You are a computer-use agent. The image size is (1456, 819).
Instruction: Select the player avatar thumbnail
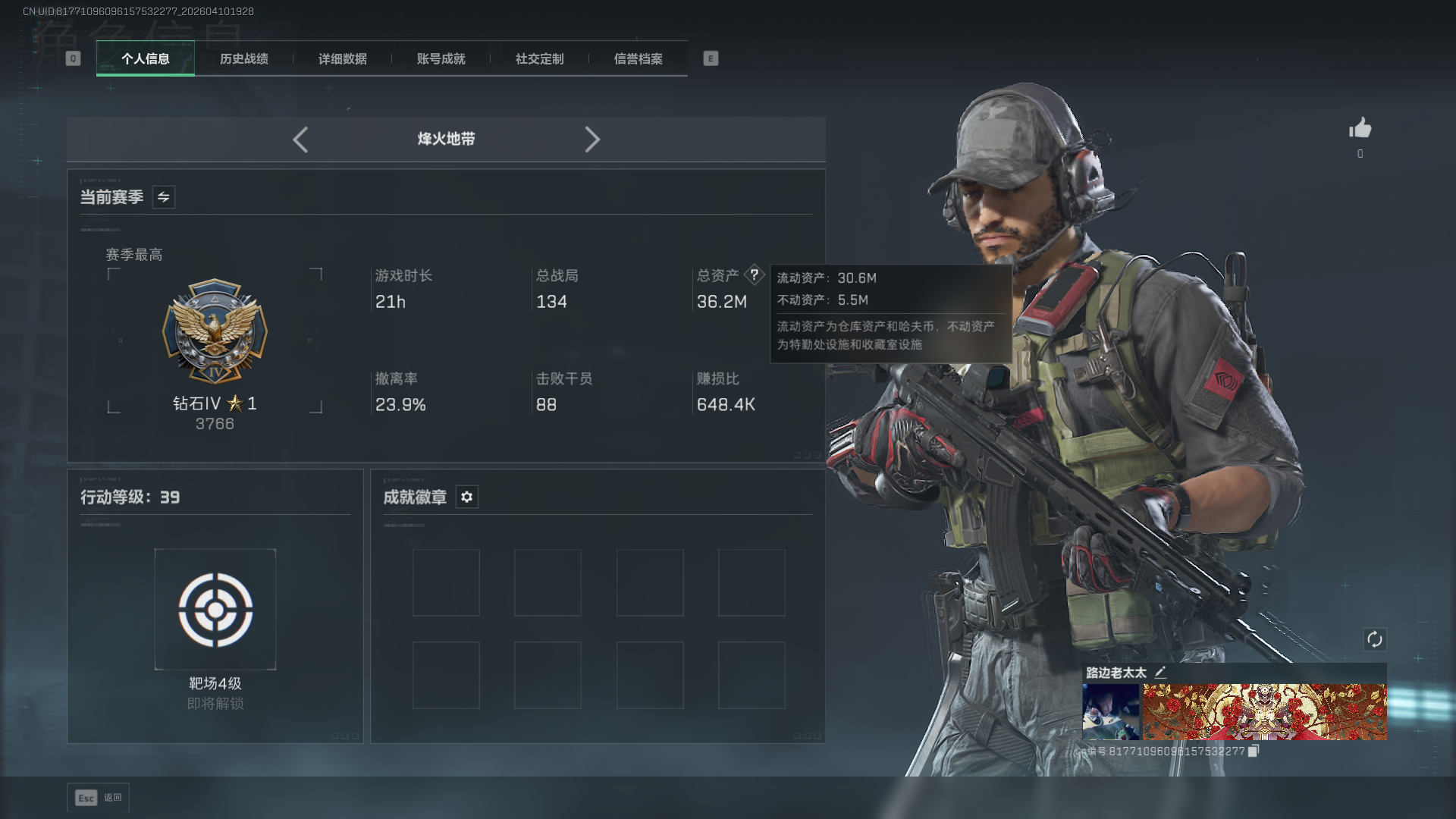pyautogui.click(x=1110, y=711)
